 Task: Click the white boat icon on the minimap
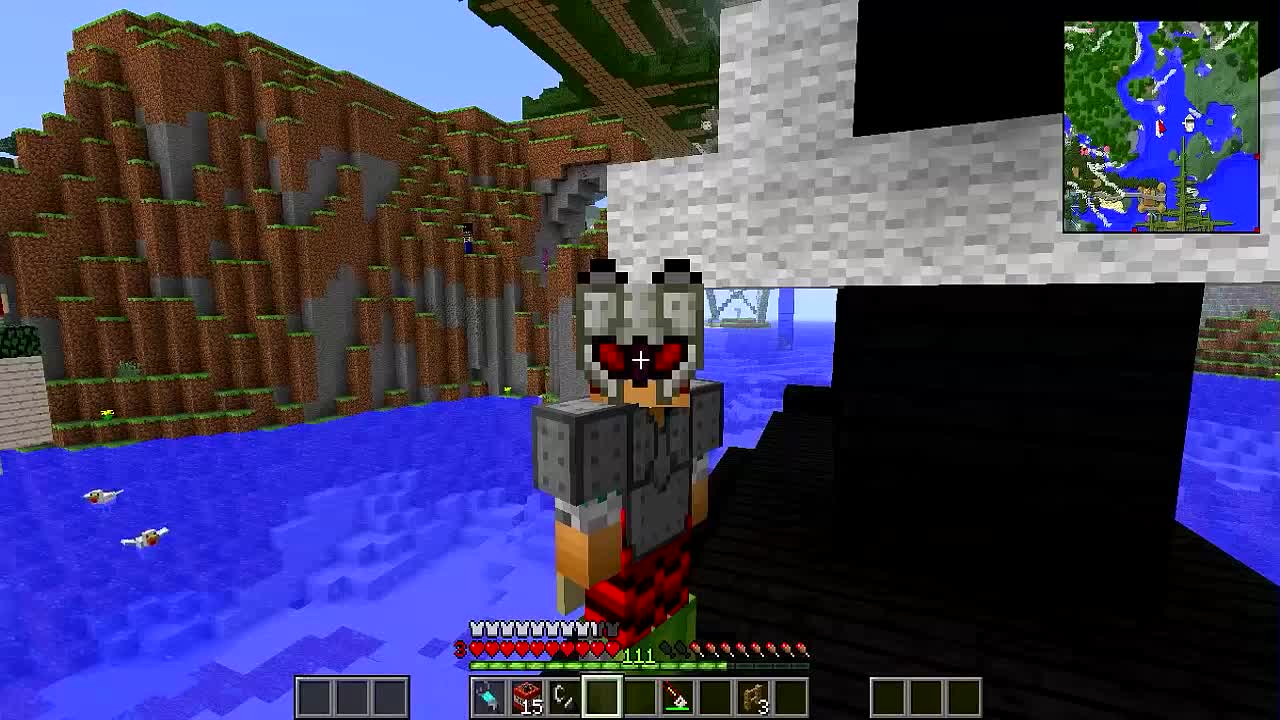click(x=1188, y=123)
